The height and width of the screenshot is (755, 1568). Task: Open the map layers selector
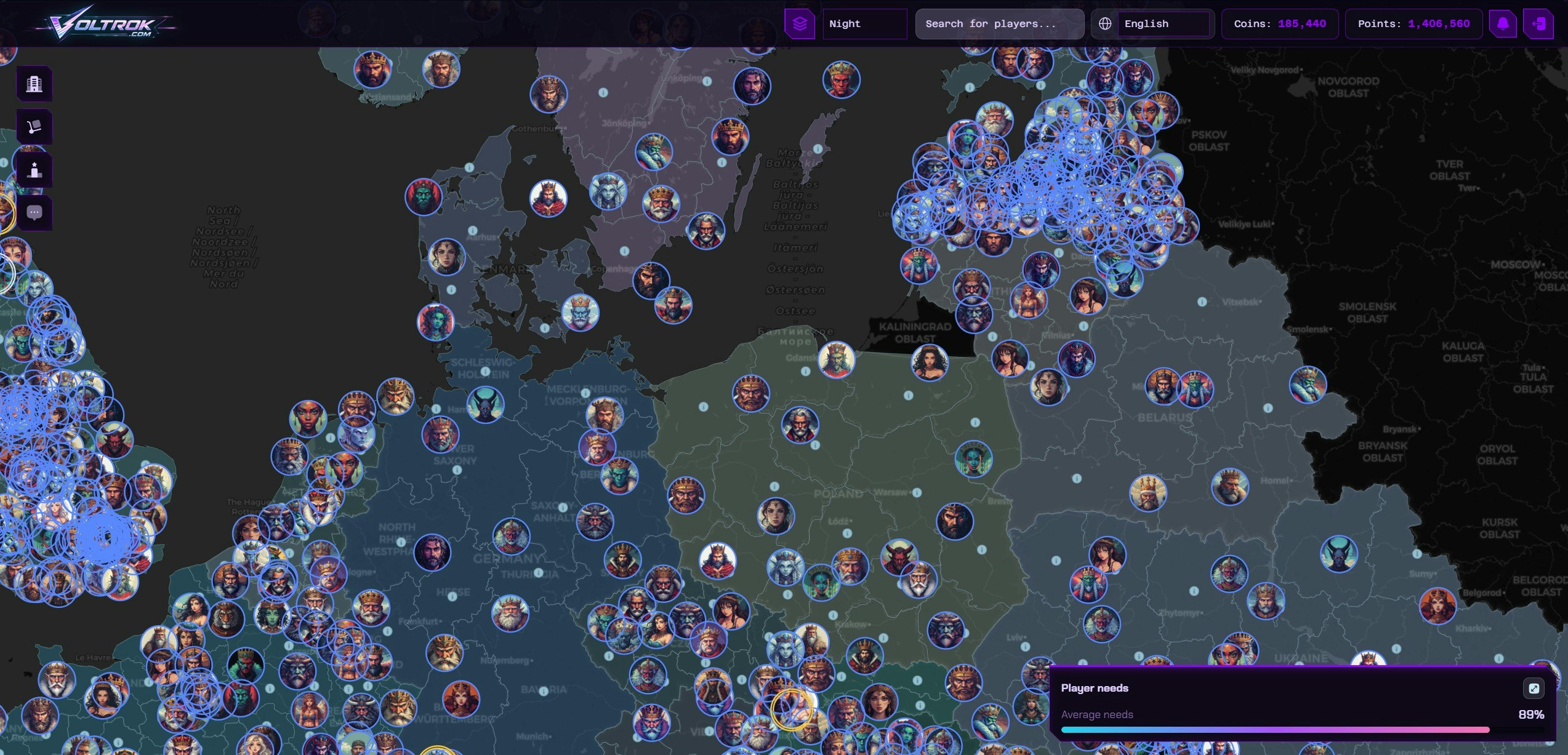click(800, 24)
